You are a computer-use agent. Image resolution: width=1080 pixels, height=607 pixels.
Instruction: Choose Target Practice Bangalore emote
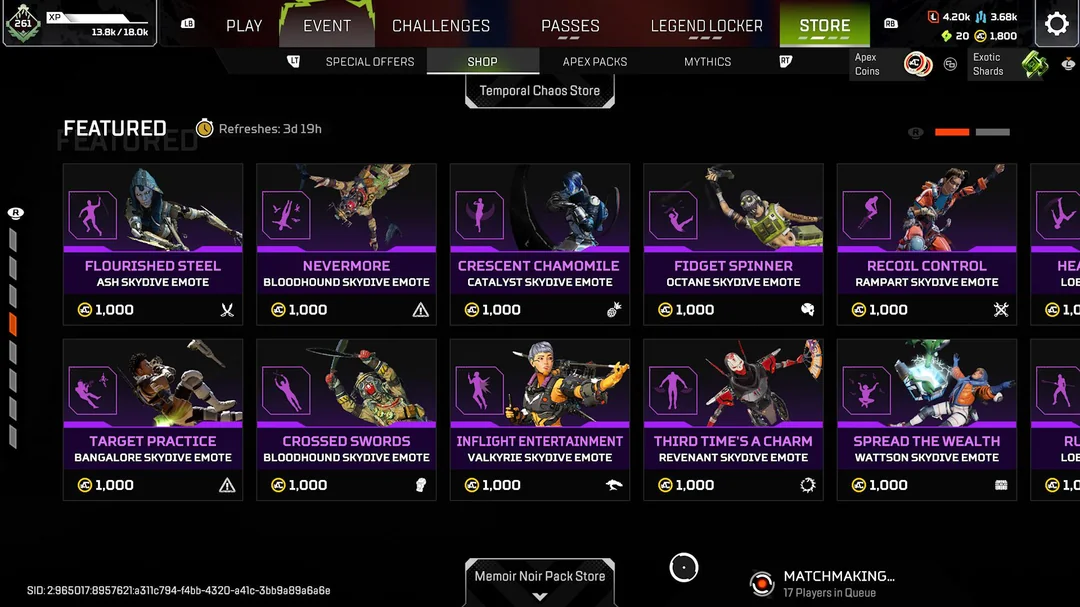click(x=153, y=419)
